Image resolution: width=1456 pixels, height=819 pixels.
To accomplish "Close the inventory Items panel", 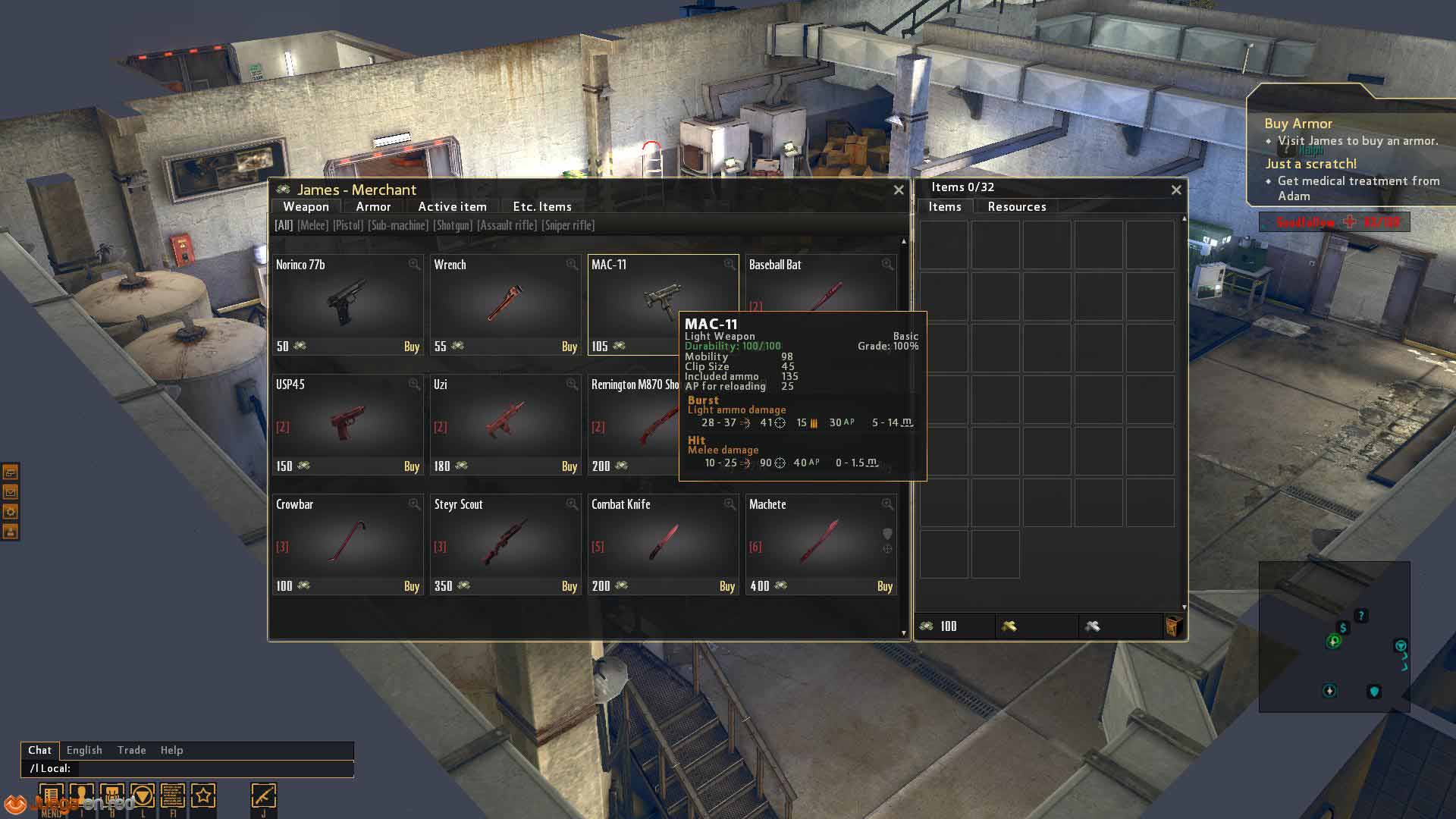I will (1176, 190).
